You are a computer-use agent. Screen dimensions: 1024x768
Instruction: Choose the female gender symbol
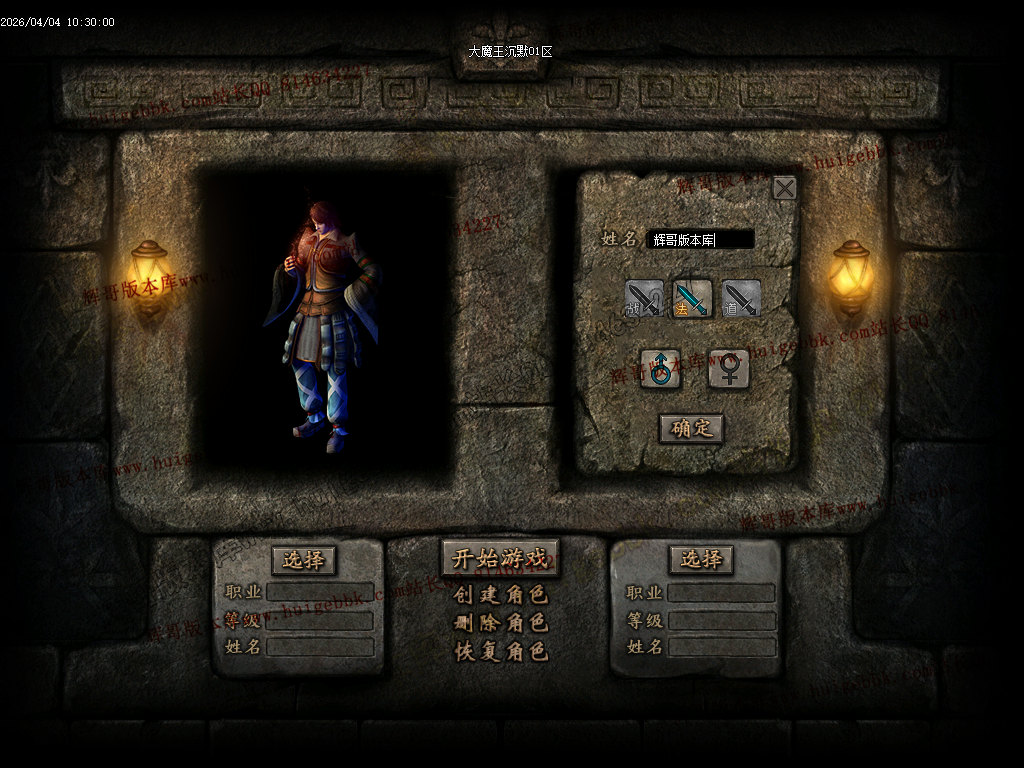pos(729,369)
